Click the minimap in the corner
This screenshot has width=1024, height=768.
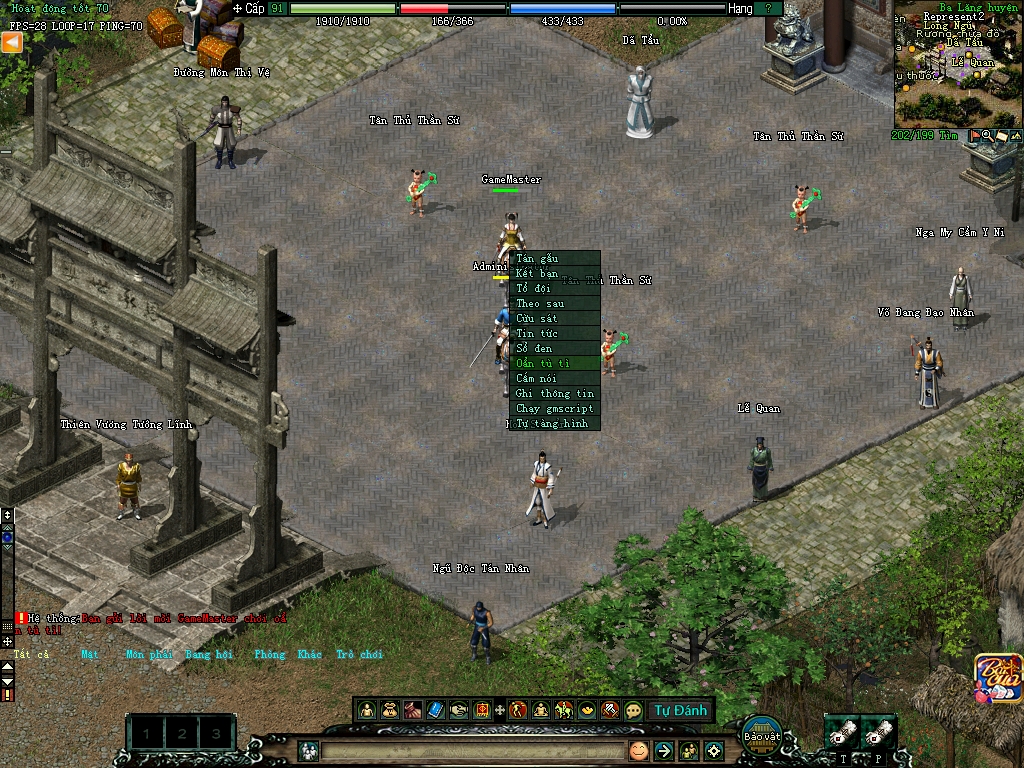tap(958, 63)
